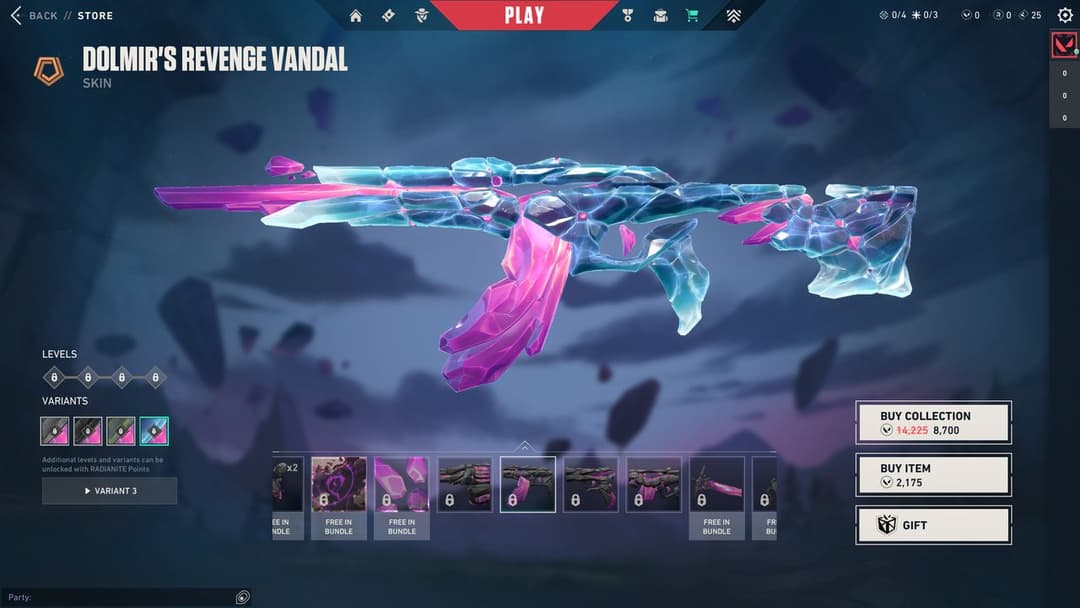
Task: Select the heart-symbol bundle thumbnail
Action: click(338, 484)
